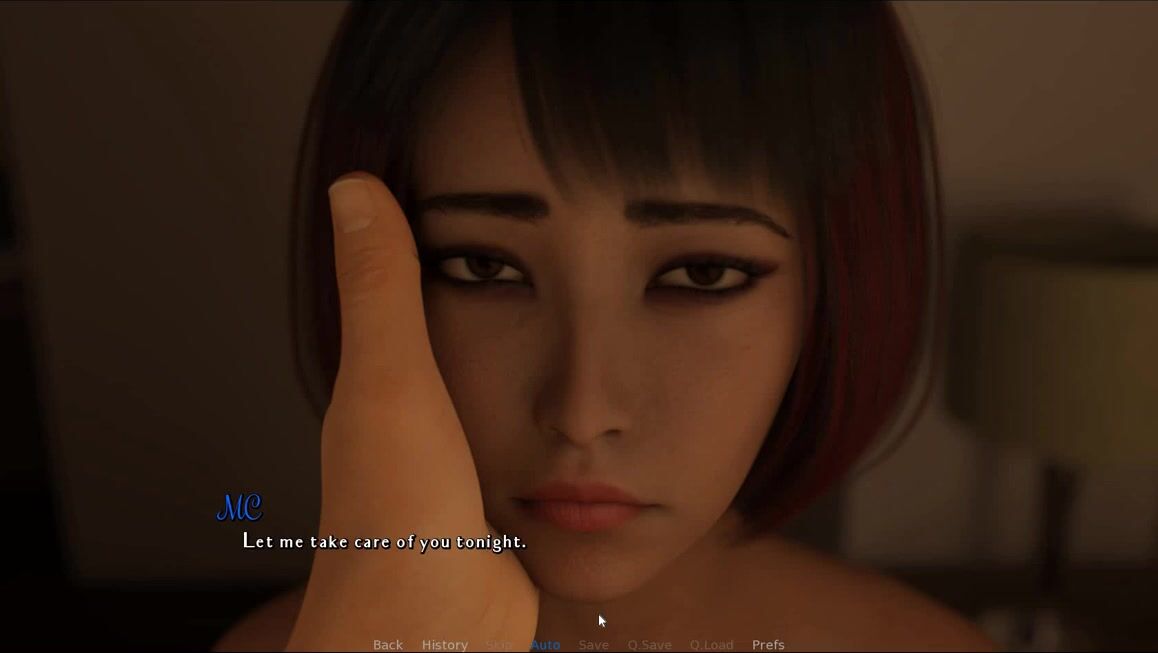
Task: Quick save with Q.Save
Action: pyautogui.click(x=649, y=645)
